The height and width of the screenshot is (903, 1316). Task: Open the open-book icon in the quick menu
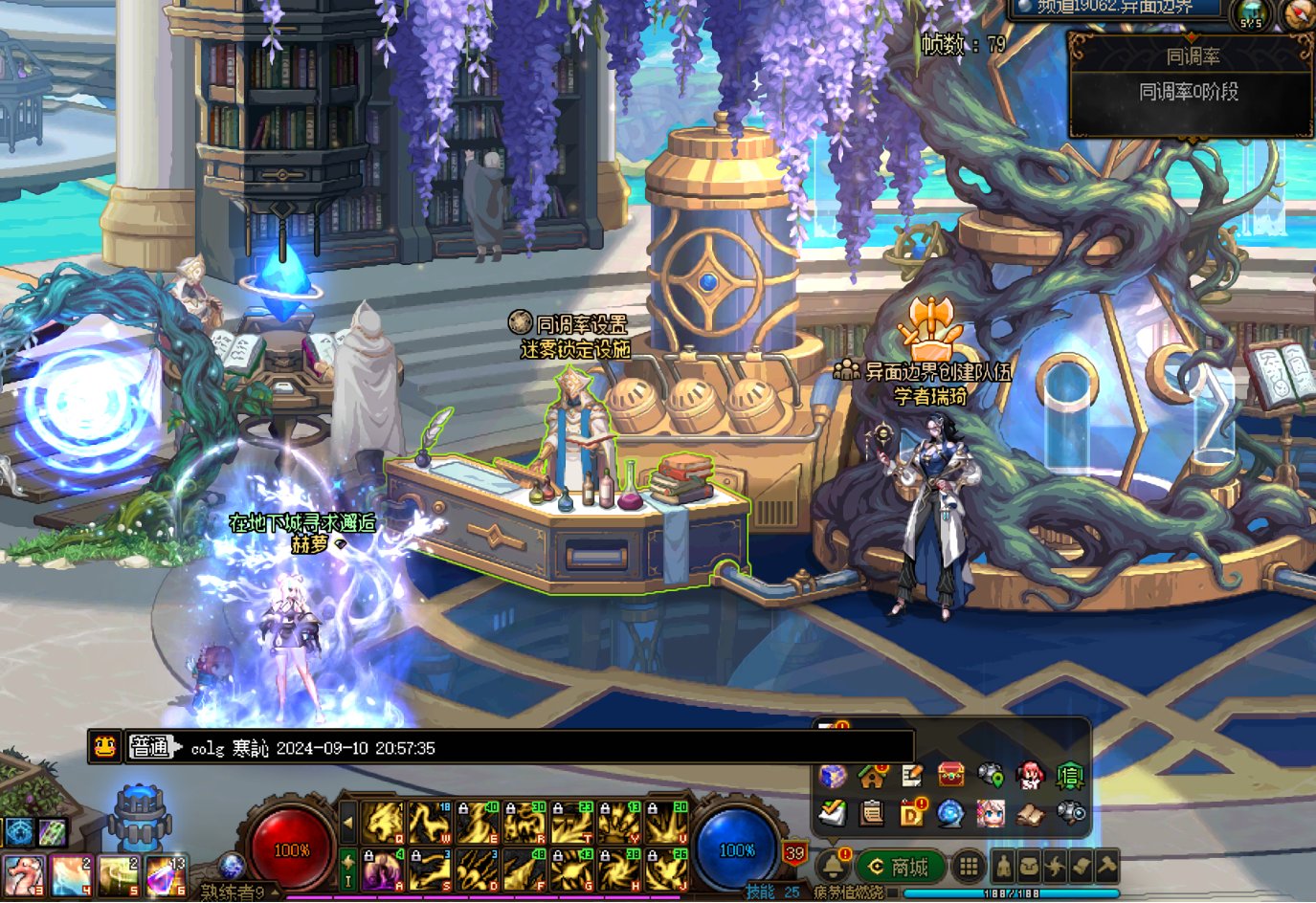pos(1030,814)
